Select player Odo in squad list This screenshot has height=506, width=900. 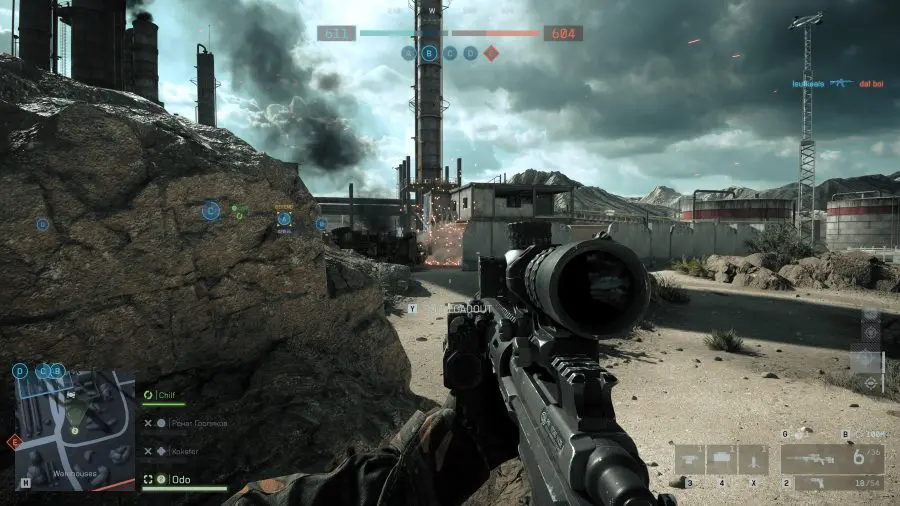(x=181, y=480)
